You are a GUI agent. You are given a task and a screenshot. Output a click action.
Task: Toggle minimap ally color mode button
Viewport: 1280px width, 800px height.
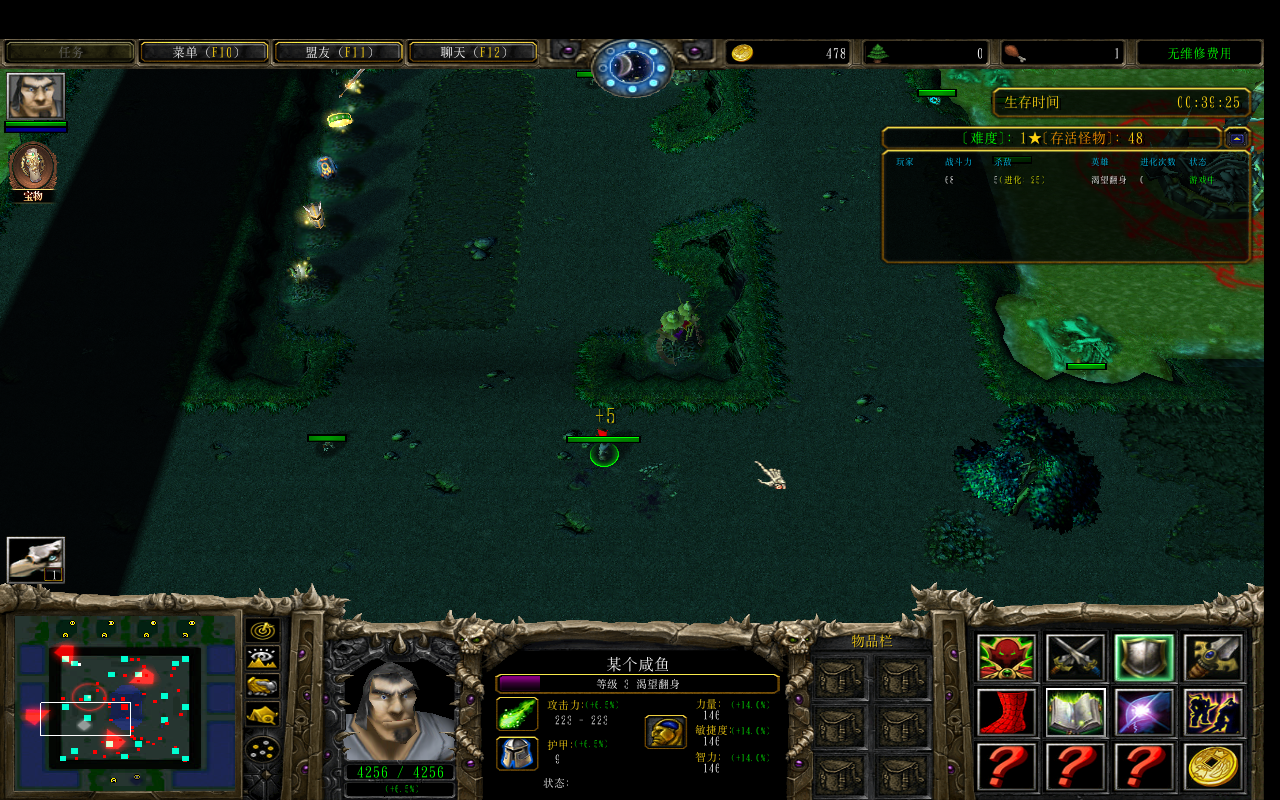263,686
